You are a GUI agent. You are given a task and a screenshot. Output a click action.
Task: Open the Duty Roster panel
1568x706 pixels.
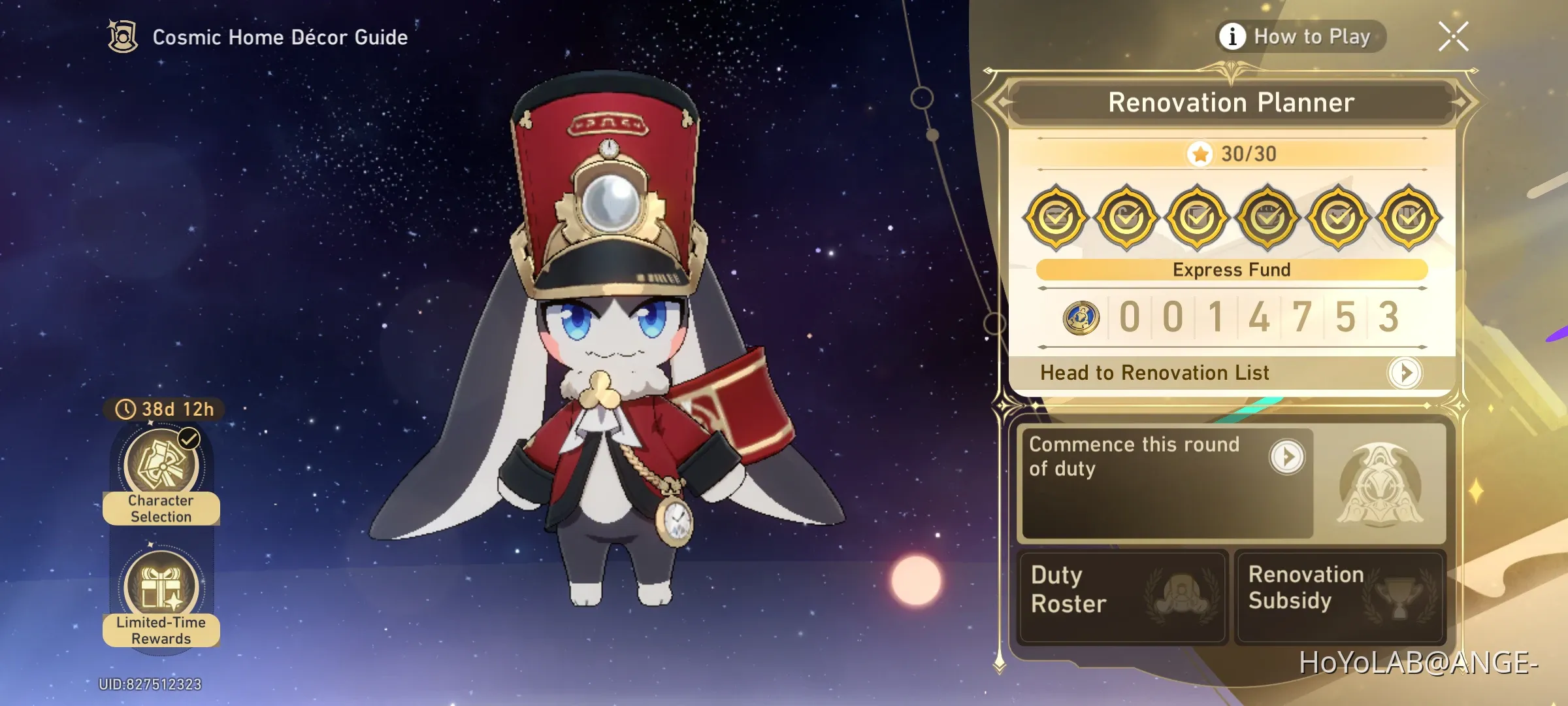coord(1120,597)
